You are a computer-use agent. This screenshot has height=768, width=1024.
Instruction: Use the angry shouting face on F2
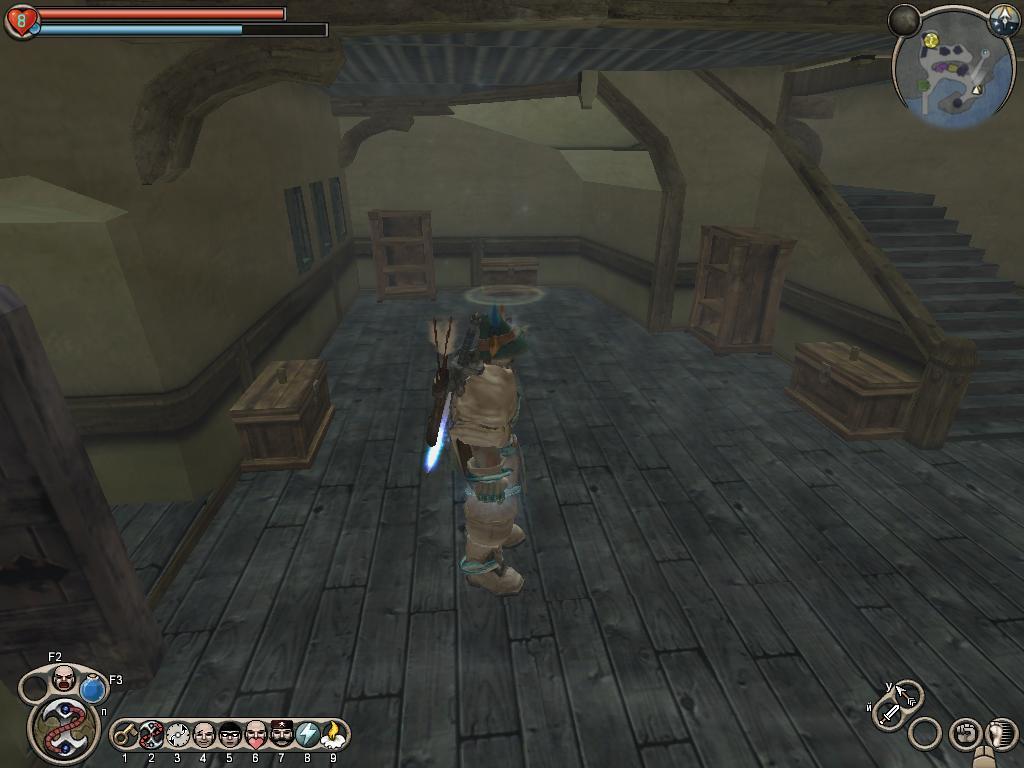[x=63, y=678]
